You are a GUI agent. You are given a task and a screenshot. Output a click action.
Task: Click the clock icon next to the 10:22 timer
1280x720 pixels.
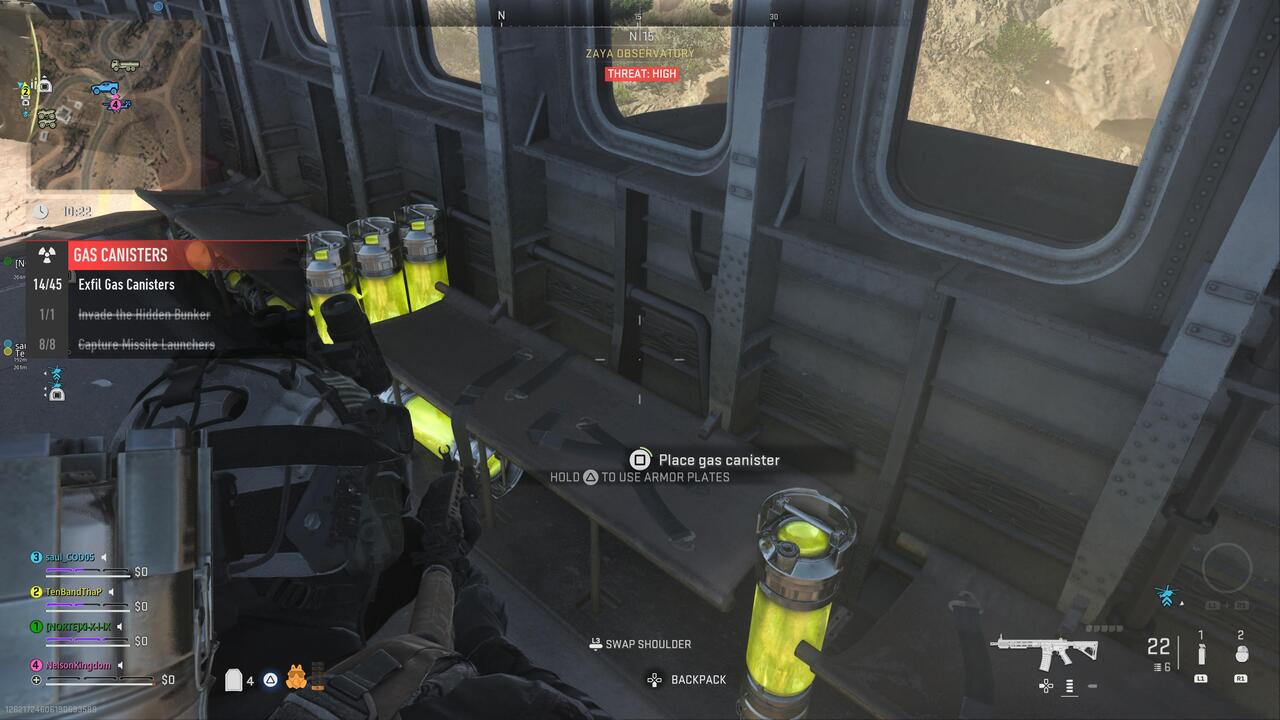(40, 211)
